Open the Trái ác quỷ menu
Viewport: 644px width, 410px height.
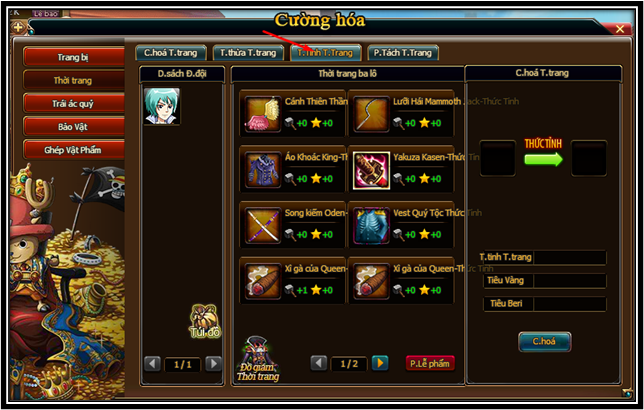[73, 103]
